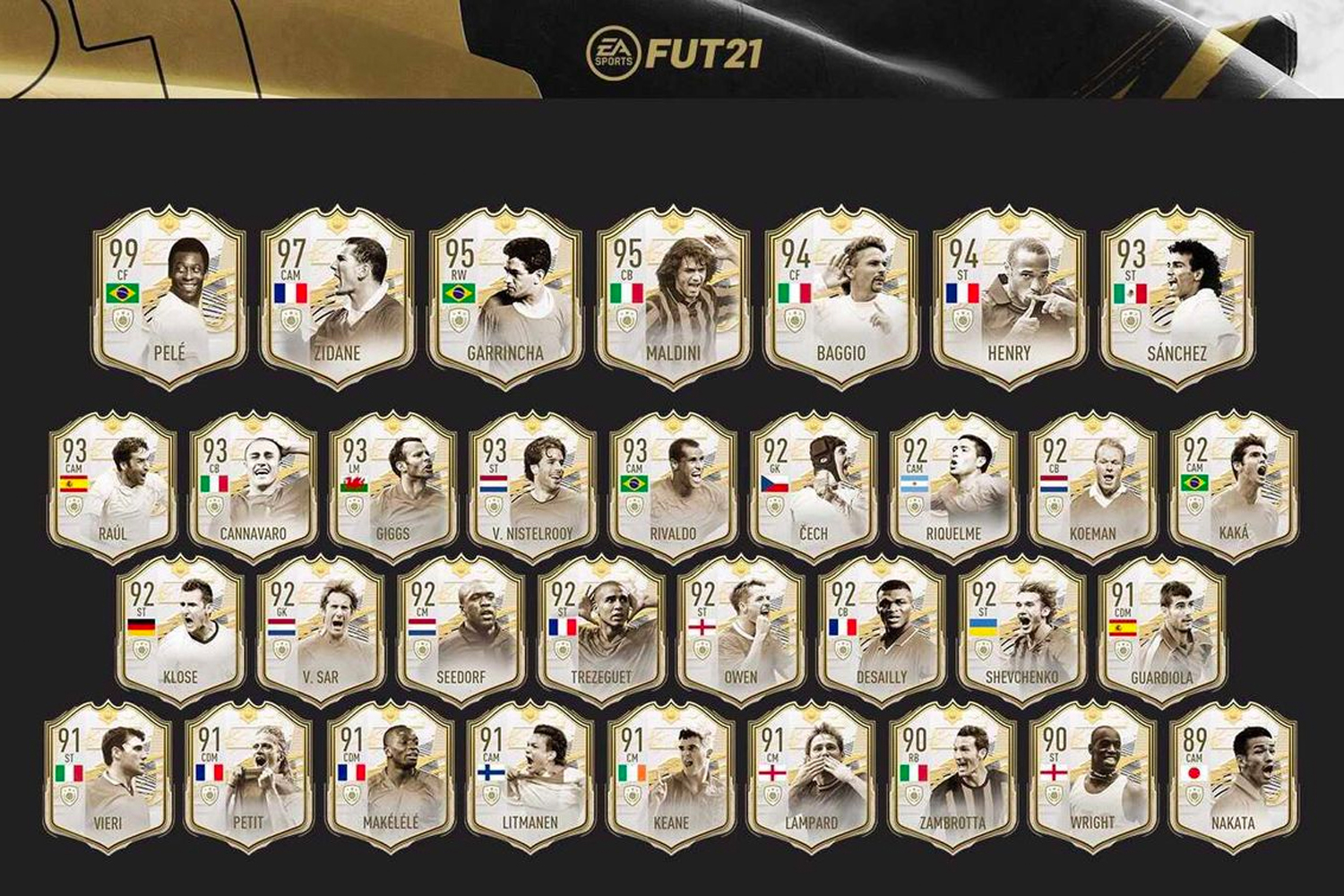Open the Guardiola 91 CDM card
The image size is (1344, 896).
tap(1161, 632)
